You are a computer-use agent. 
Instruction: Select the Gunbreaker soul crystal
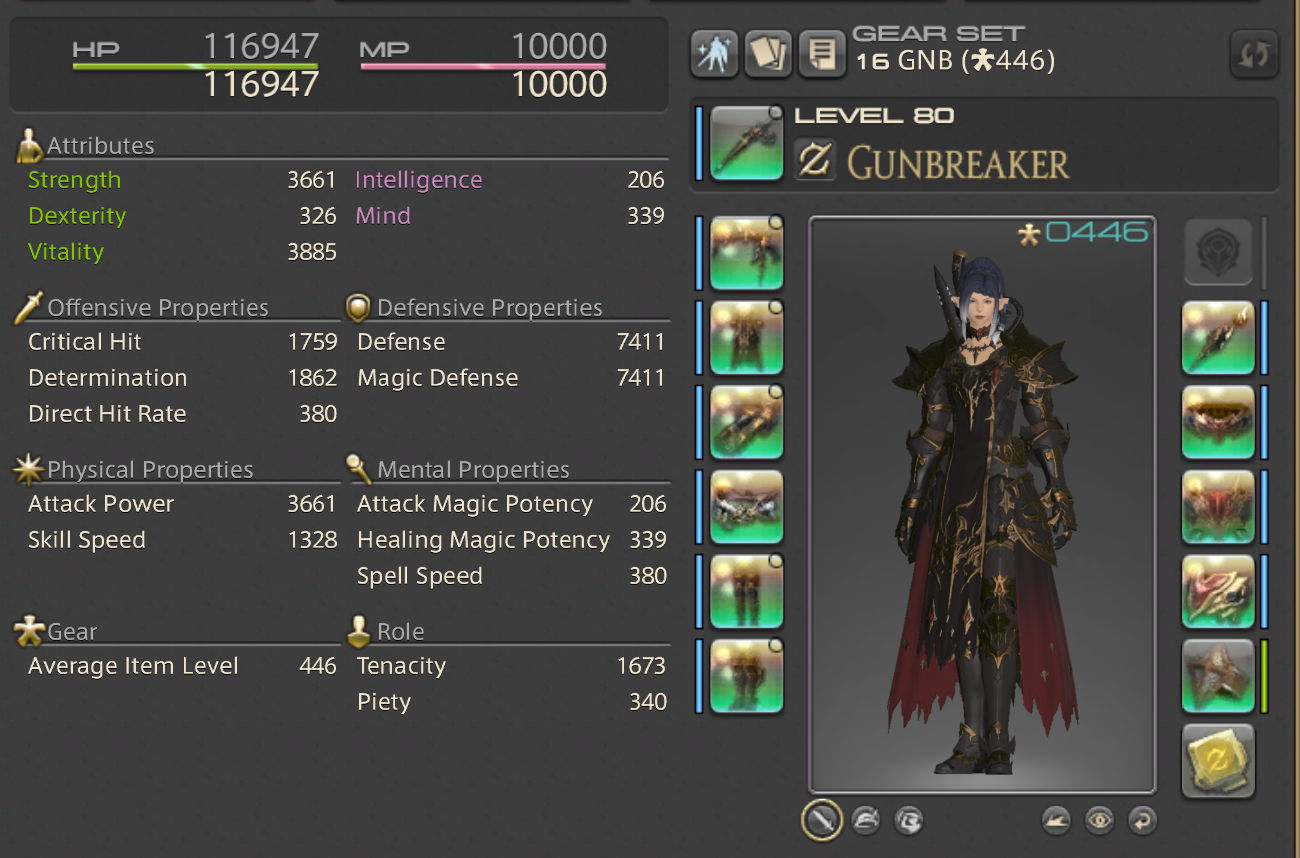1217,760
